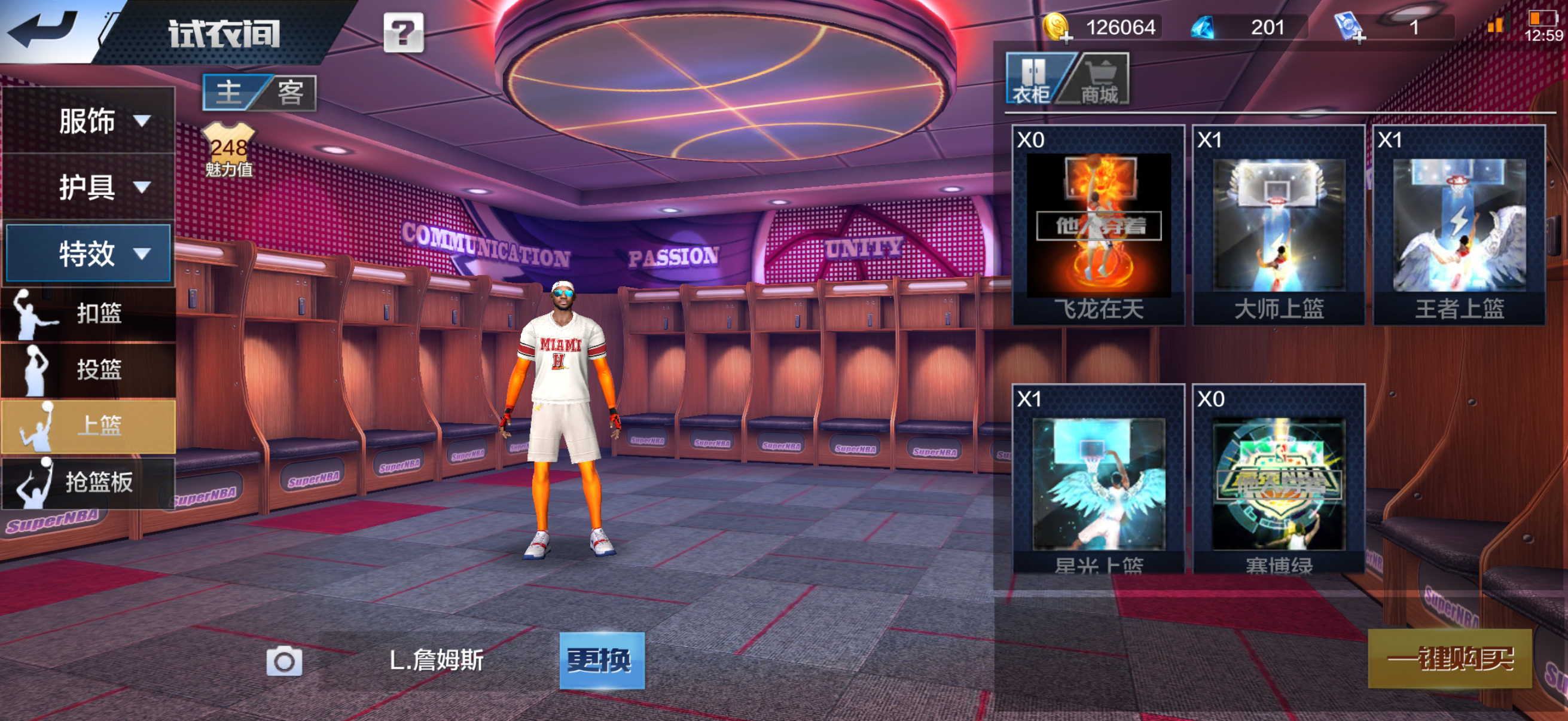The width and height of the screenshot is (1568, 721).
Task: Select the 投篮 effect subcategory
Action: click(x=89, y=369)
